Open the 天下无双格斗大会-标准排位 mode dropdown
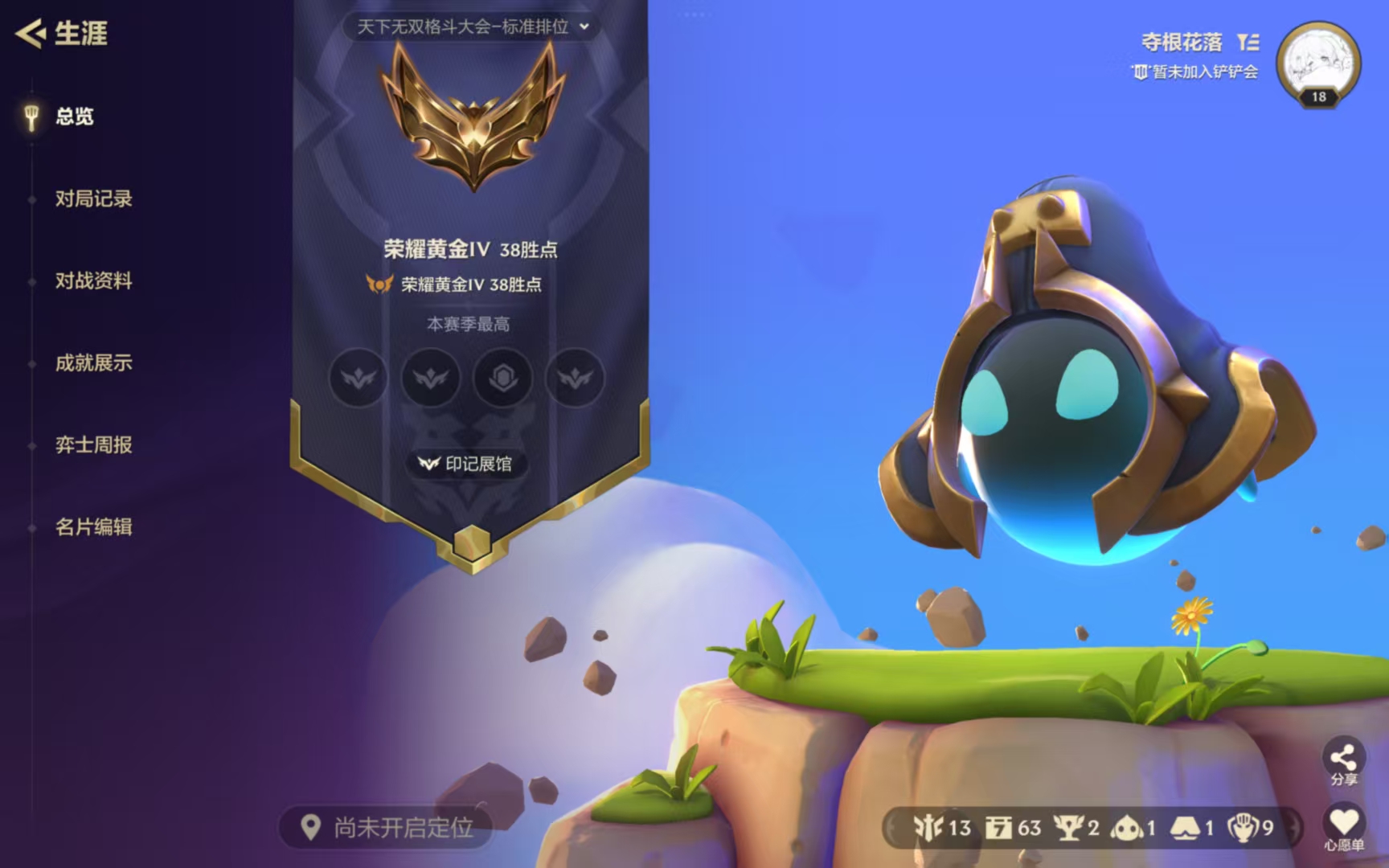The width and height of the screenshot is (1389, 868). 473,27
